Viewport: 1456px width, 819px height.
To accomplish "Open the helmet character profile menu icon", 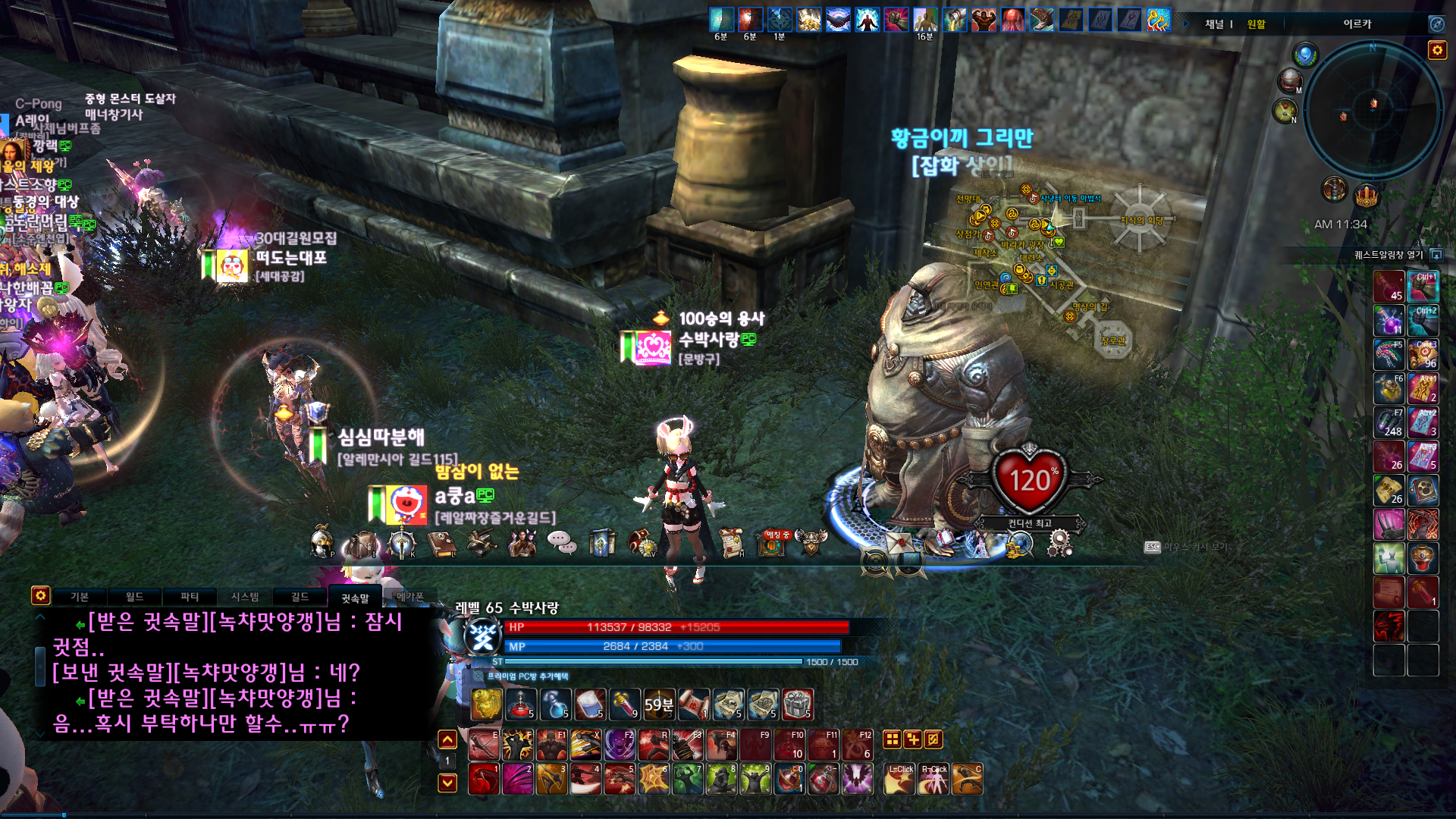I will tap(322, 543).
